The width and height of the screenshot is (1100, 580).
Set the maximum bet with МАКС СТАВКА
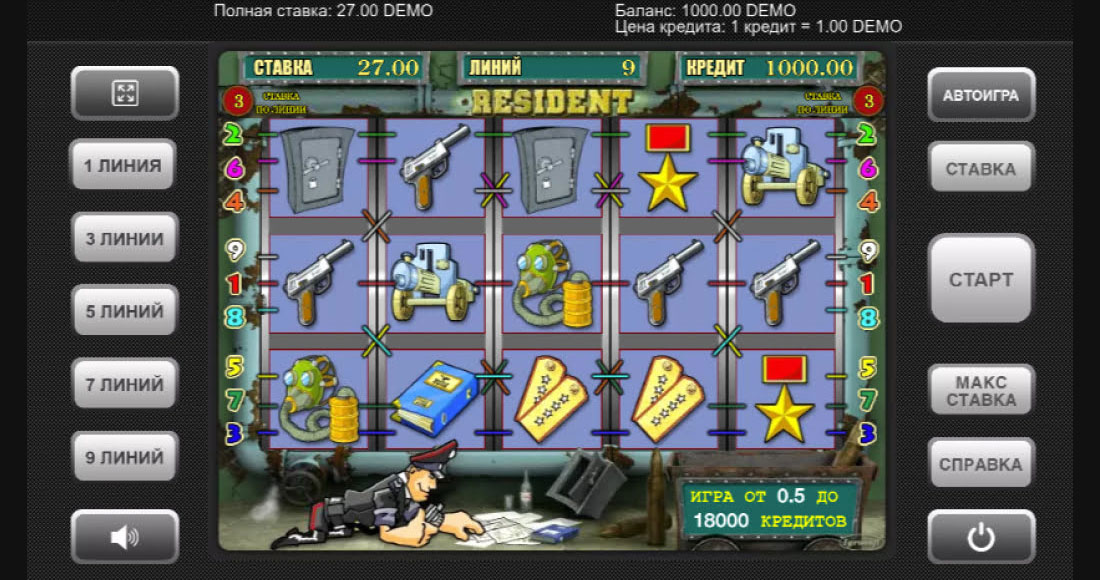pyautogui.click(x=980, y=391)
